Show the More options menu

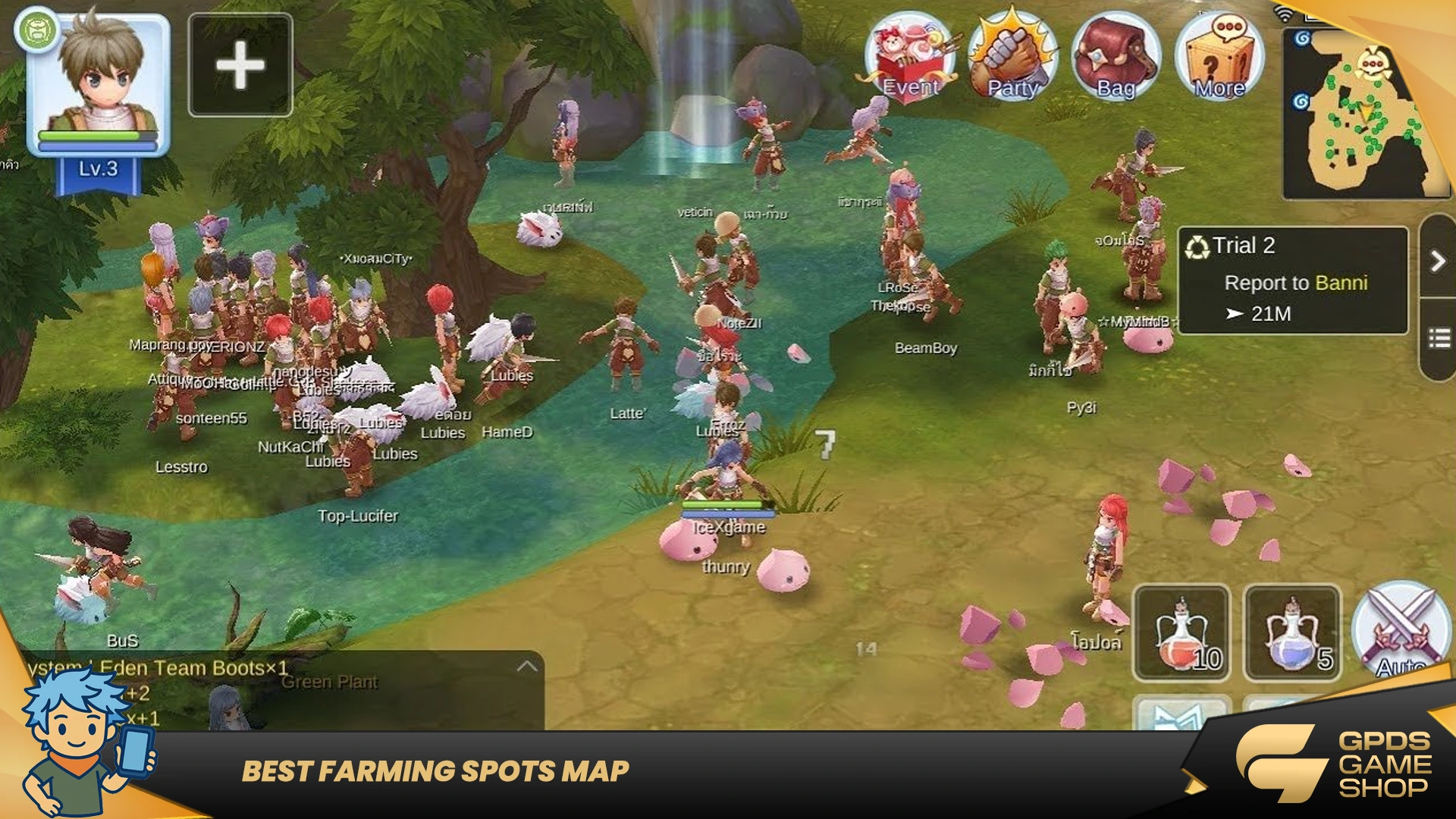[1219, 58]
